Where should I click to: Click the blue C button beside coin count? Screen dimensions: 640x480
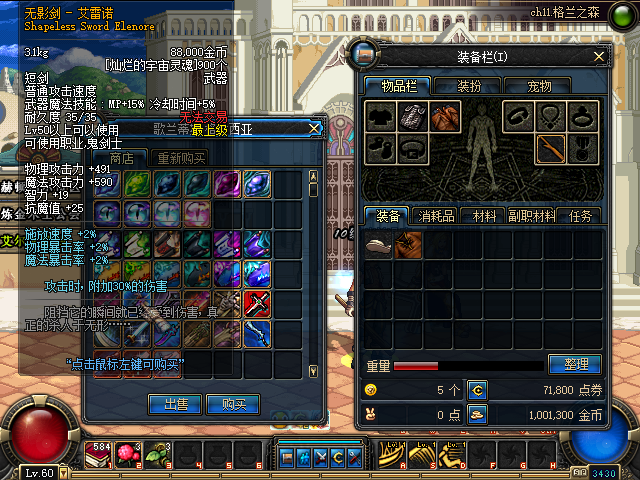[477, 389]
